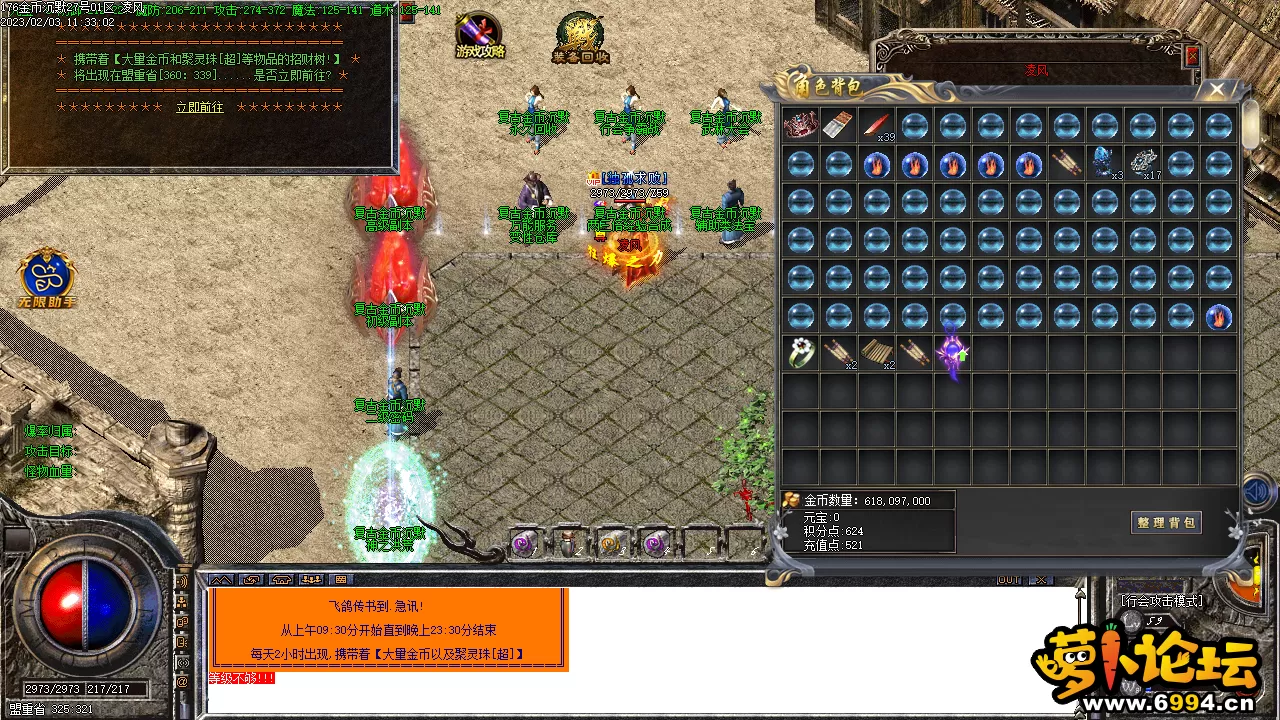
Task: Toggle 爆率归属 option on left panel
Action: 49,431
